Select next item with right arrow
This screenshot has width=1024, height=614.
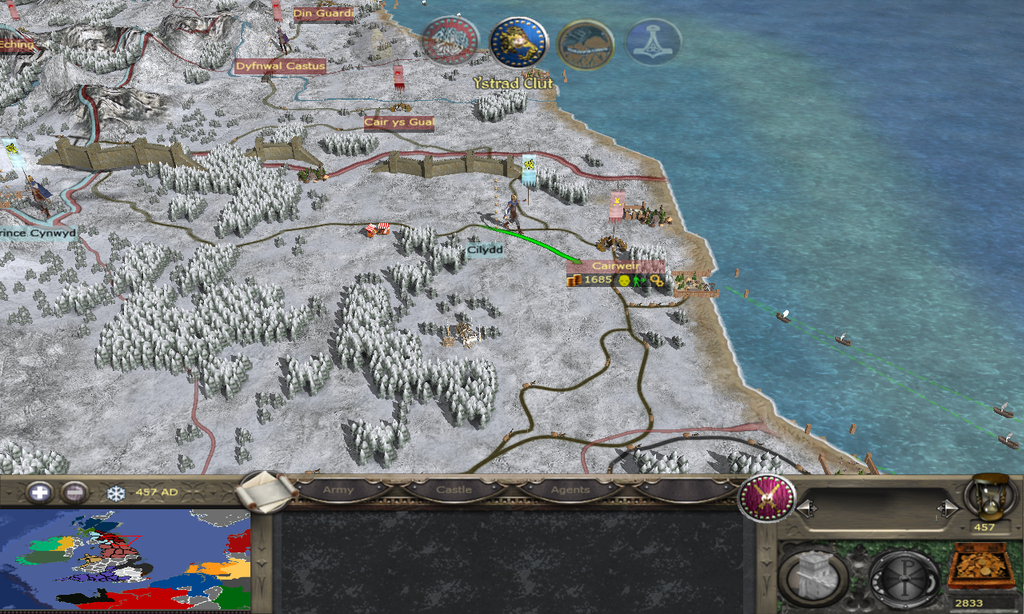[943, 509]
